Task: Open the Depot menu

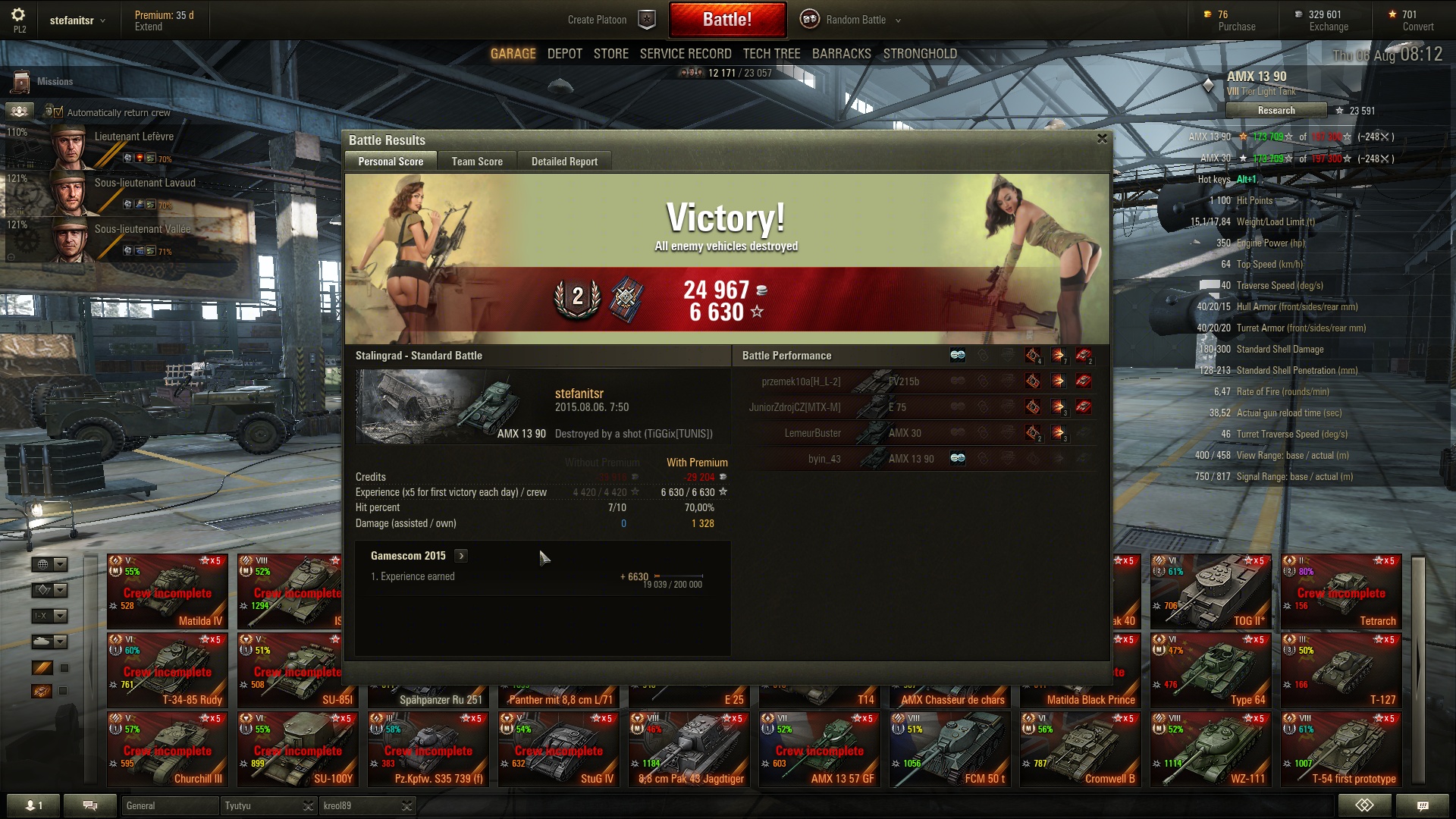Action: 564,54
